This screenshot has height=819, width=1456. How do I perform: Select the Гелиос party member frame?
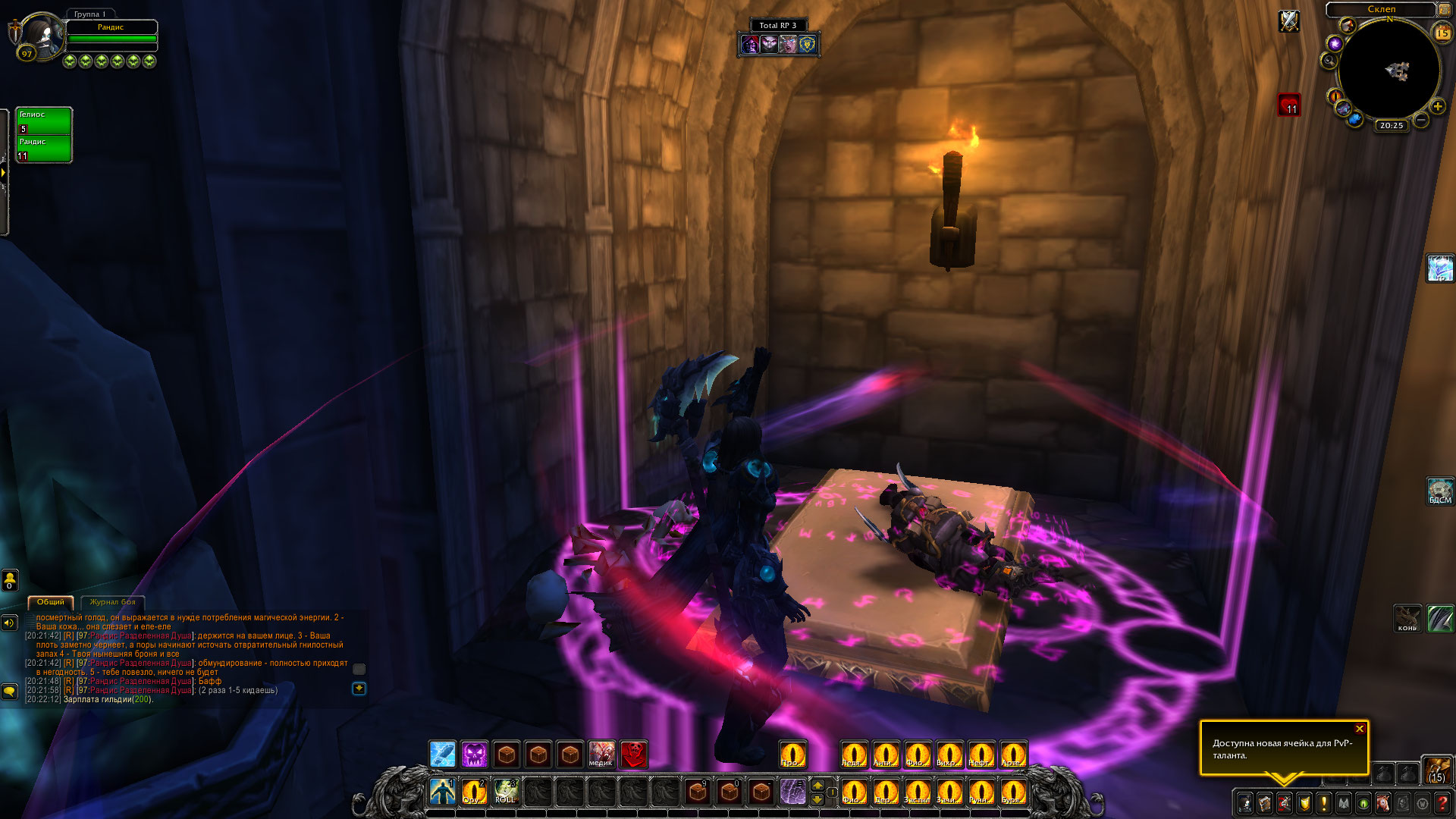pos(44,121)
